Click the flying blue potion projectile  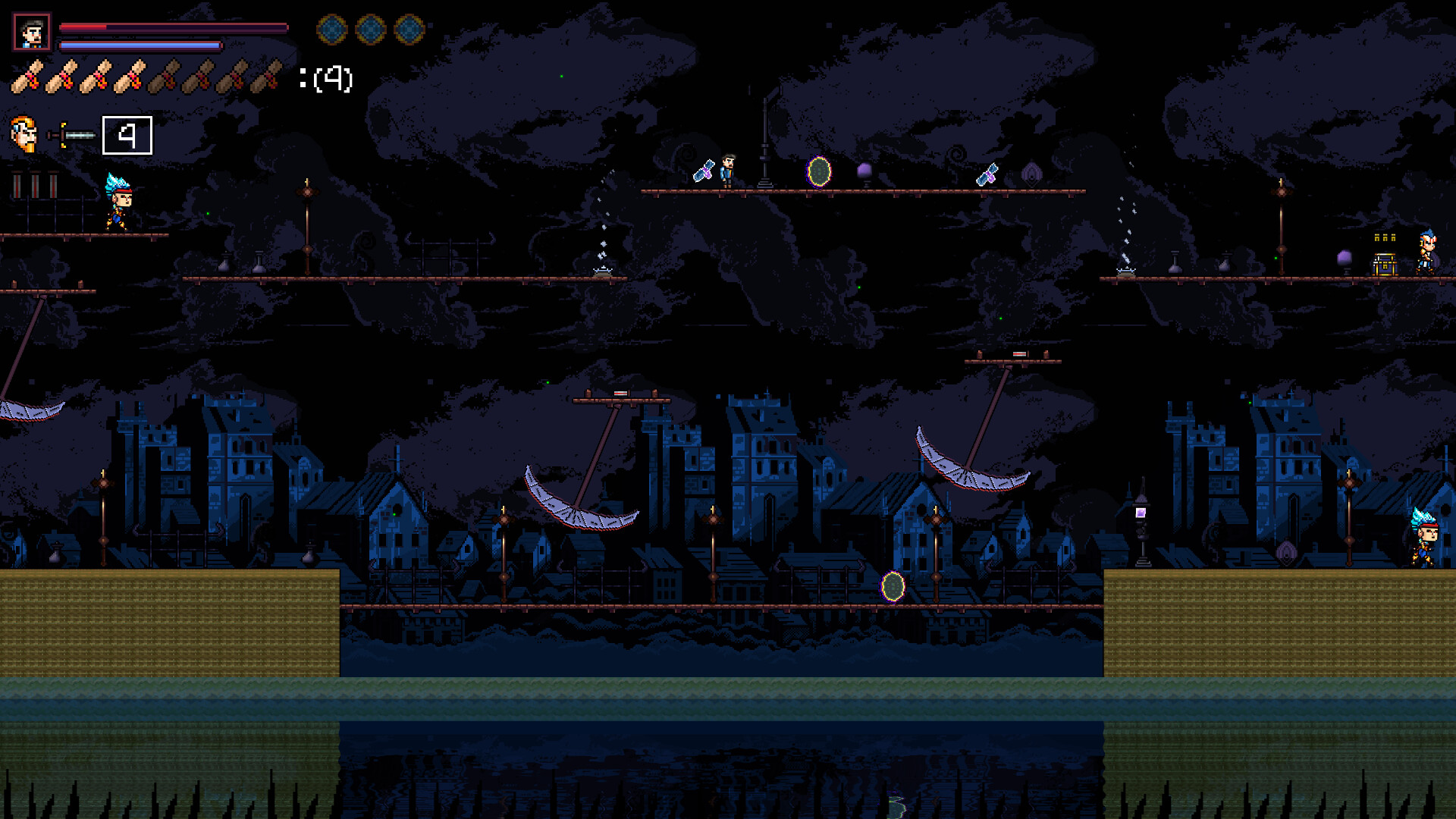[x=704, y=171]
